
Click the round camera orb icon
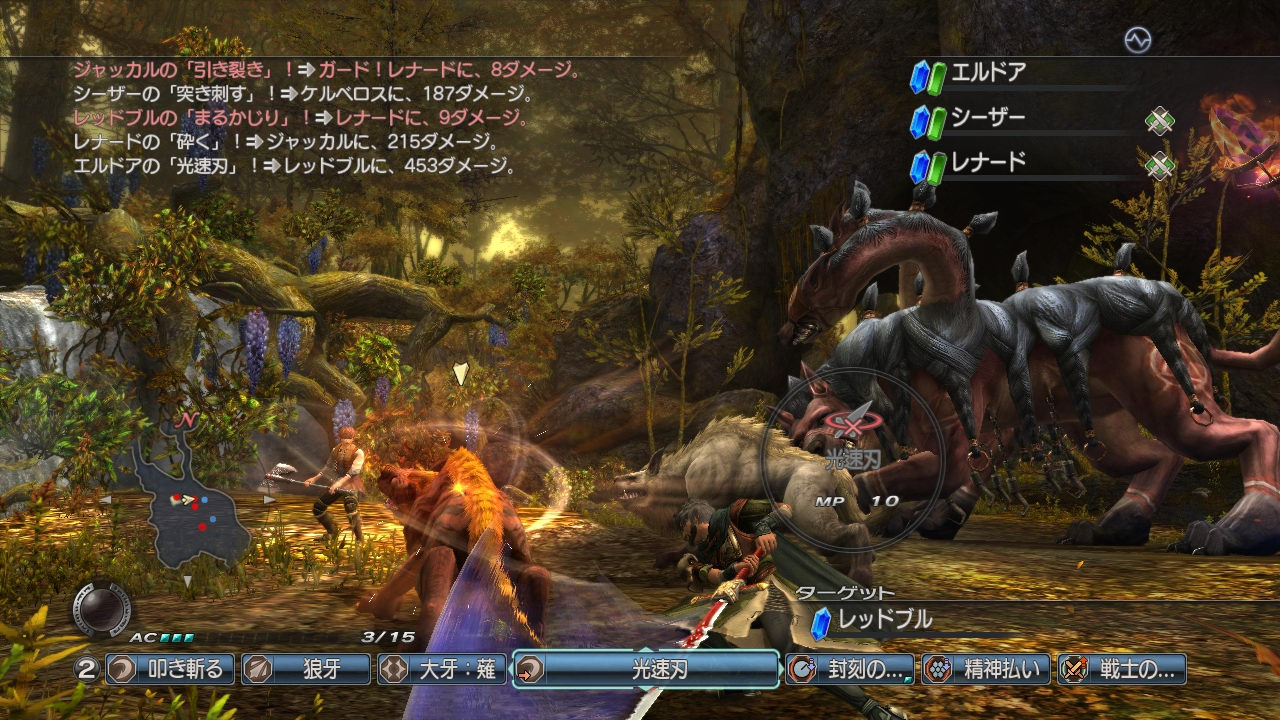101,607
